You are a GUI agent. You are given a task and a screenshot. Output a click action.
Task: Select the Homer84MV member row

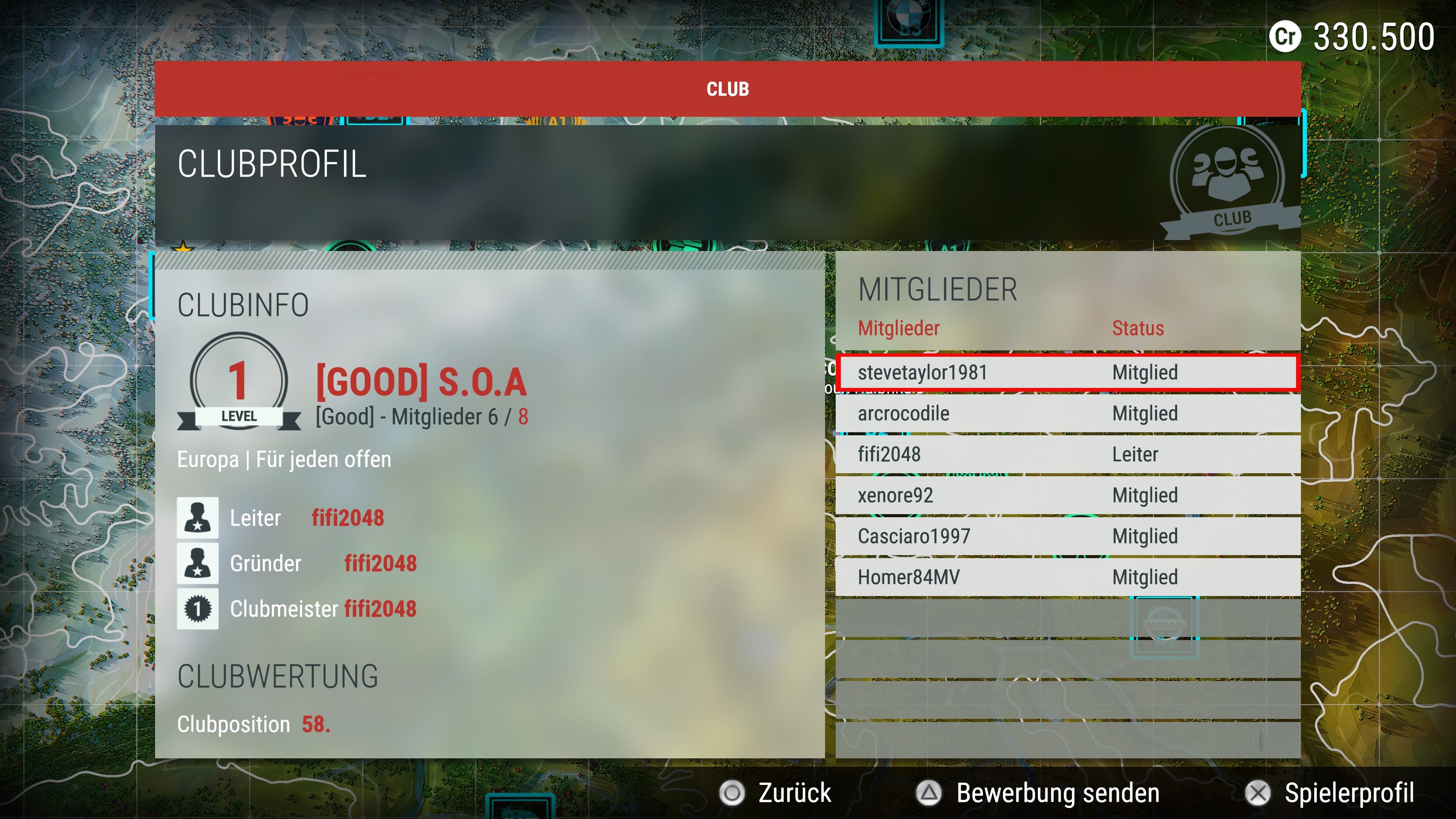(x=1067, y=577)
